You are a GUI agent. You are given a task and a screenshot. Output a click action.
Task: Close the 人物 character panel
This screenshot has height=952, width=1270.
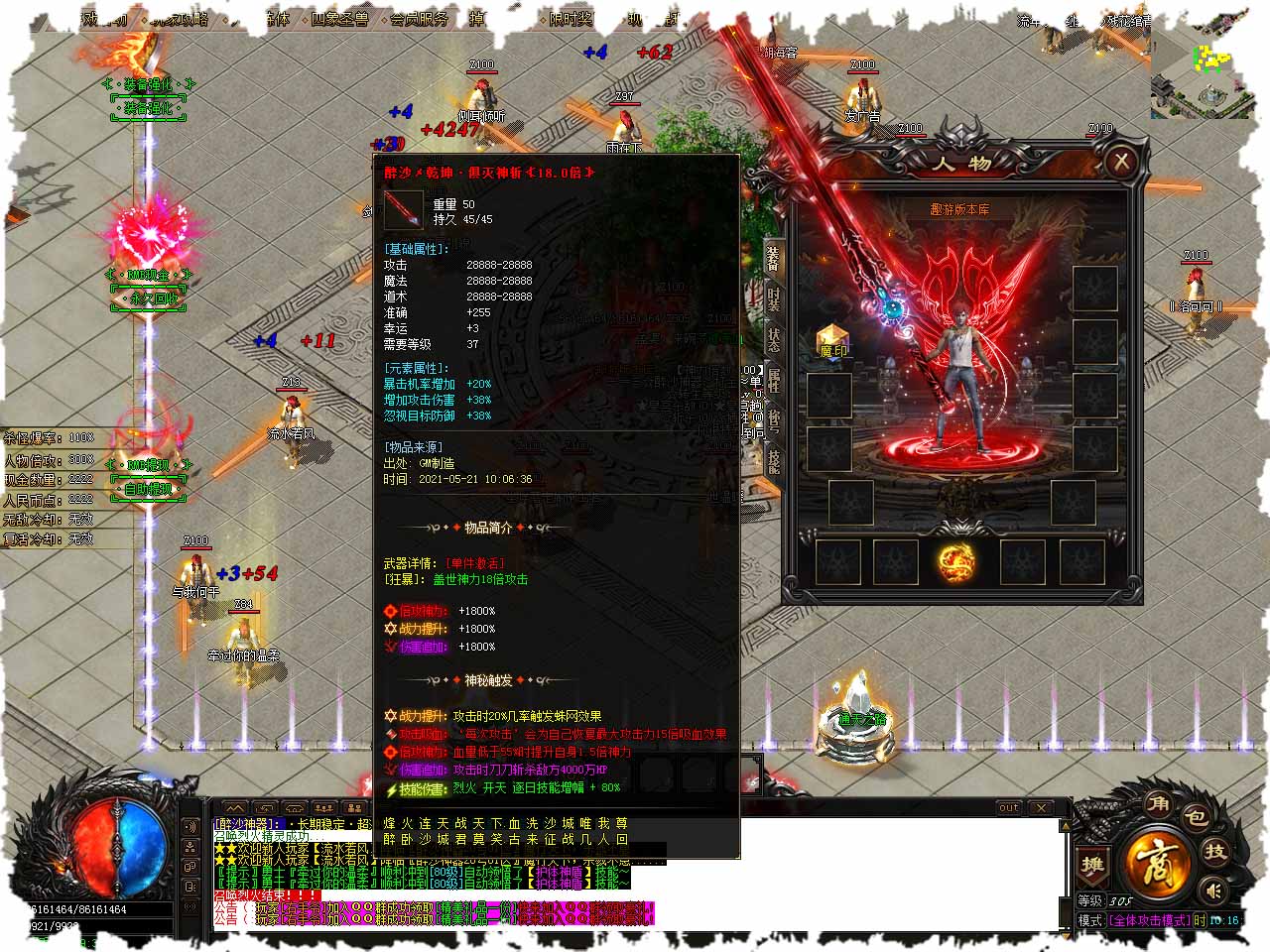1121,161
